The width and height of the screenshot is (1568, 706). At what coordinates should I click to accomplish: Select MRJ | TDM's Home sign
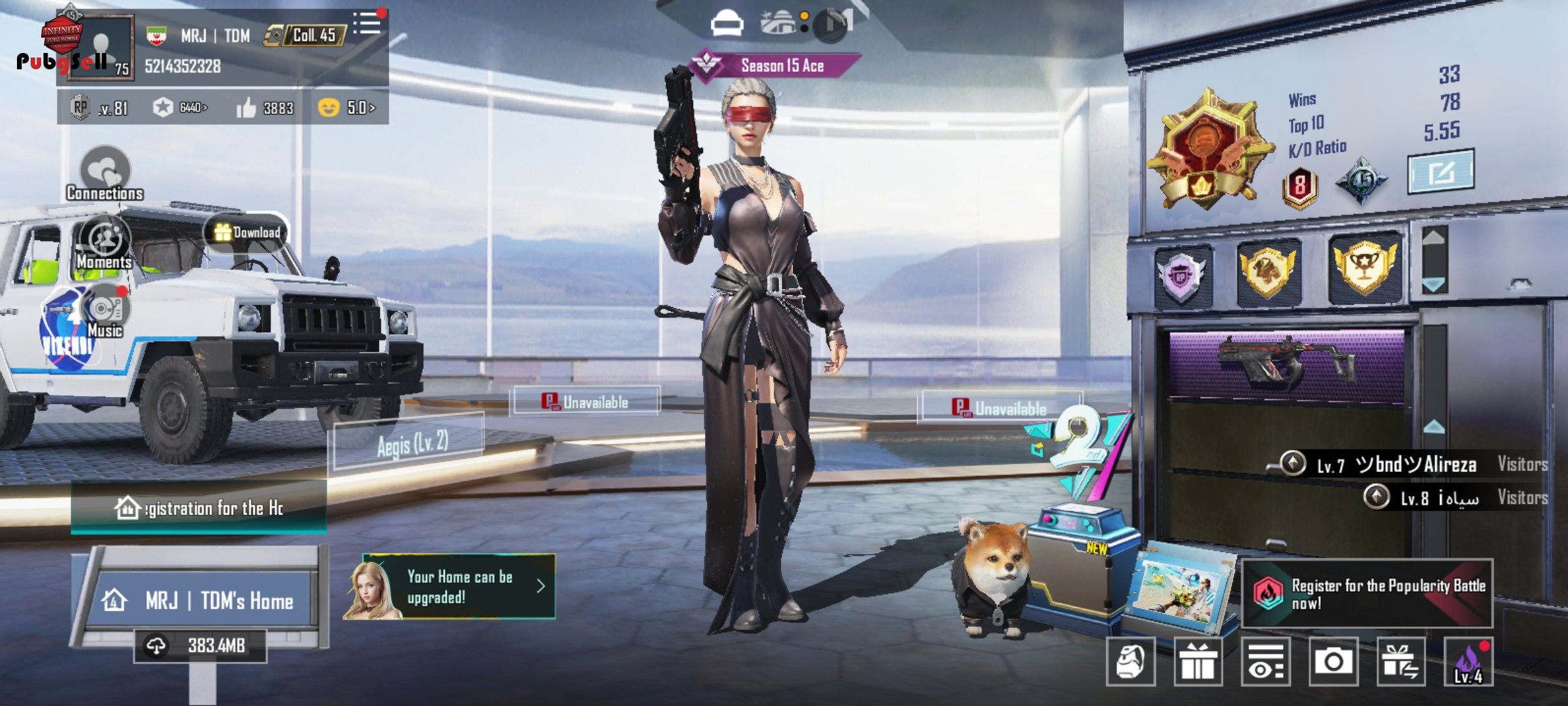(203, 600)
